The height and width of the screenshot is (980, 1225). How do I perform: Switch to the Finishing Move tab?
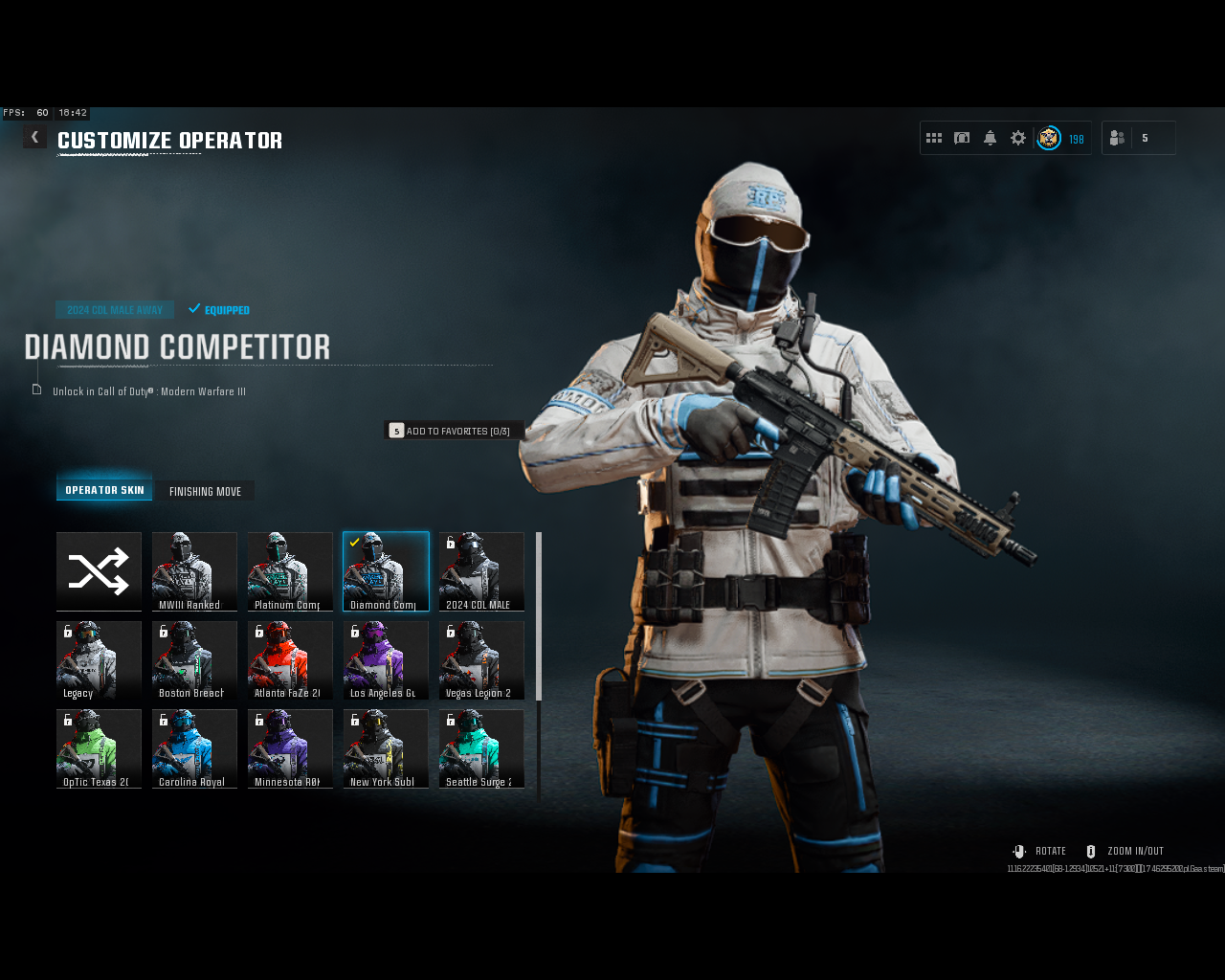pos(205,490)
